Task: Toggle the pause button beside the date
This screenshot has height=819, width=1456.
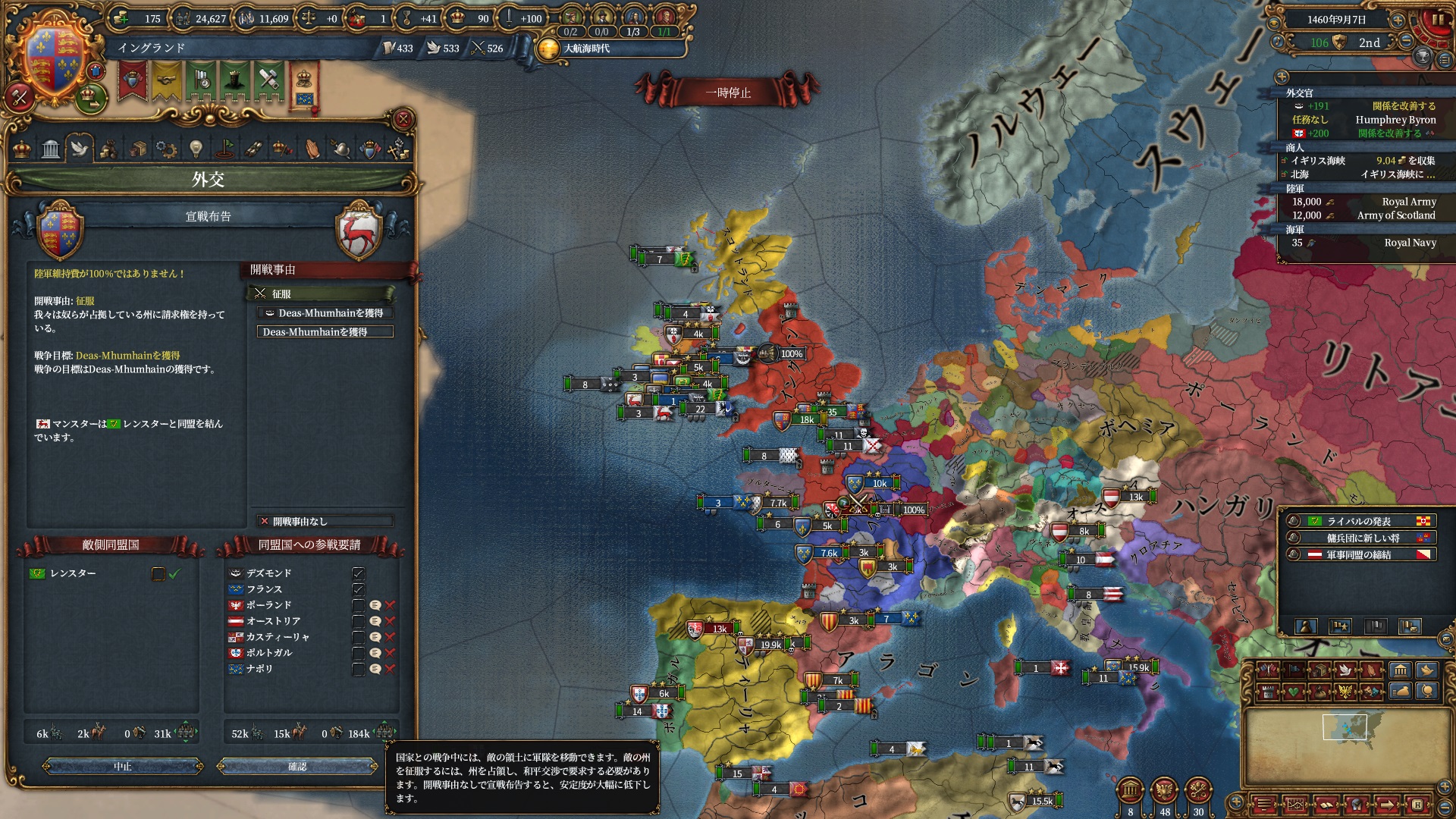Action: pos(1438,20)
